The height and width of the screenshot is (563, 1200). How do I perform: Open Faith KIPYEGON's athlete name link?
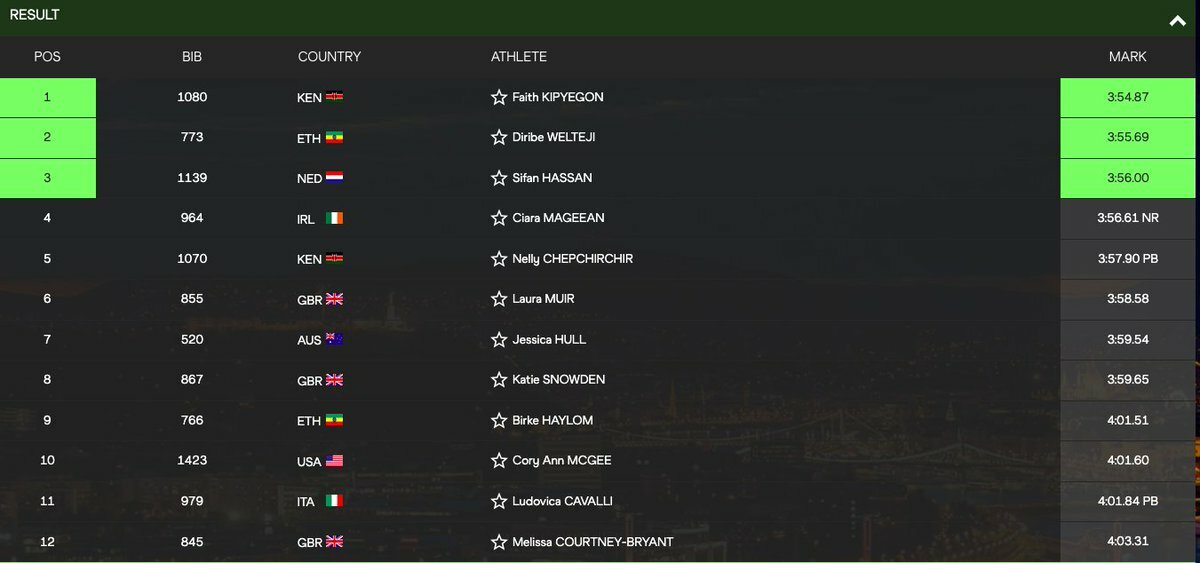[x=557, y=97]
